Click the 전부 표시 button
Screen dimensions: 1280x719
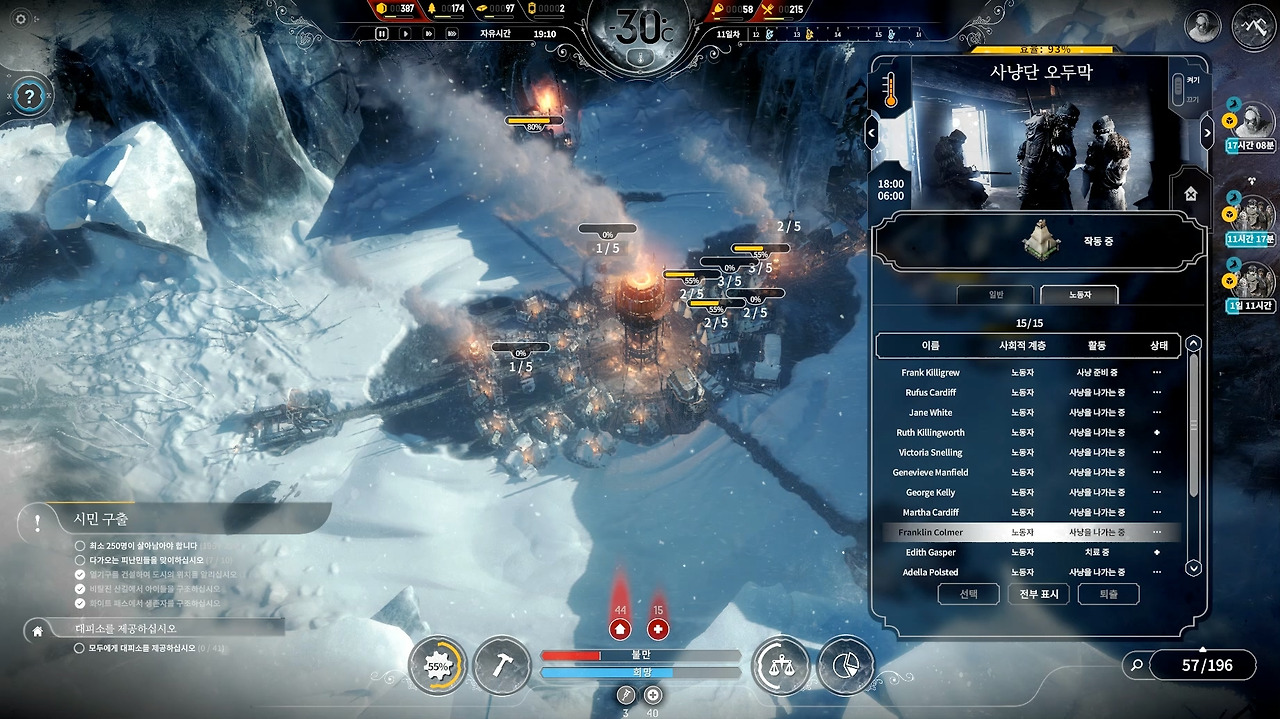tap(1039, 594)
